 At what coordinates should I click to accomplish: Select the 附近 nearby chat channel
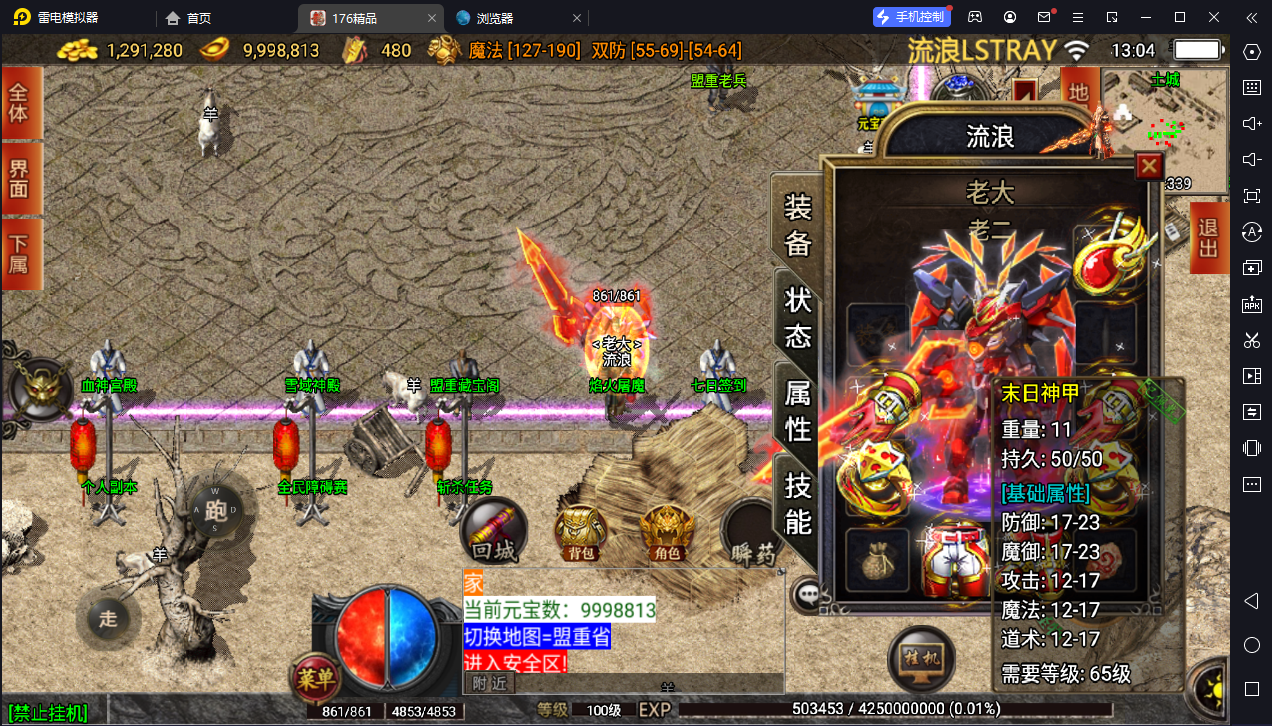(490, 683)
